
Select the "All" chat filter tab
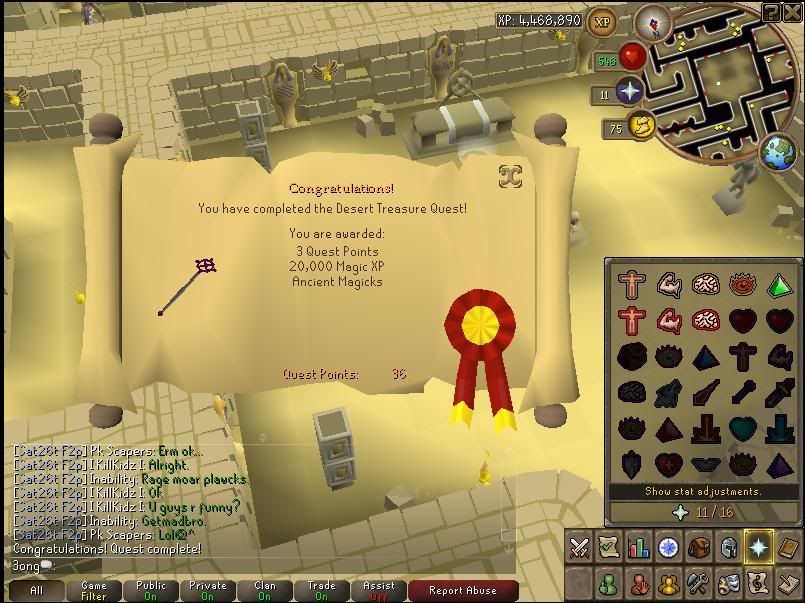click(37, 590)
